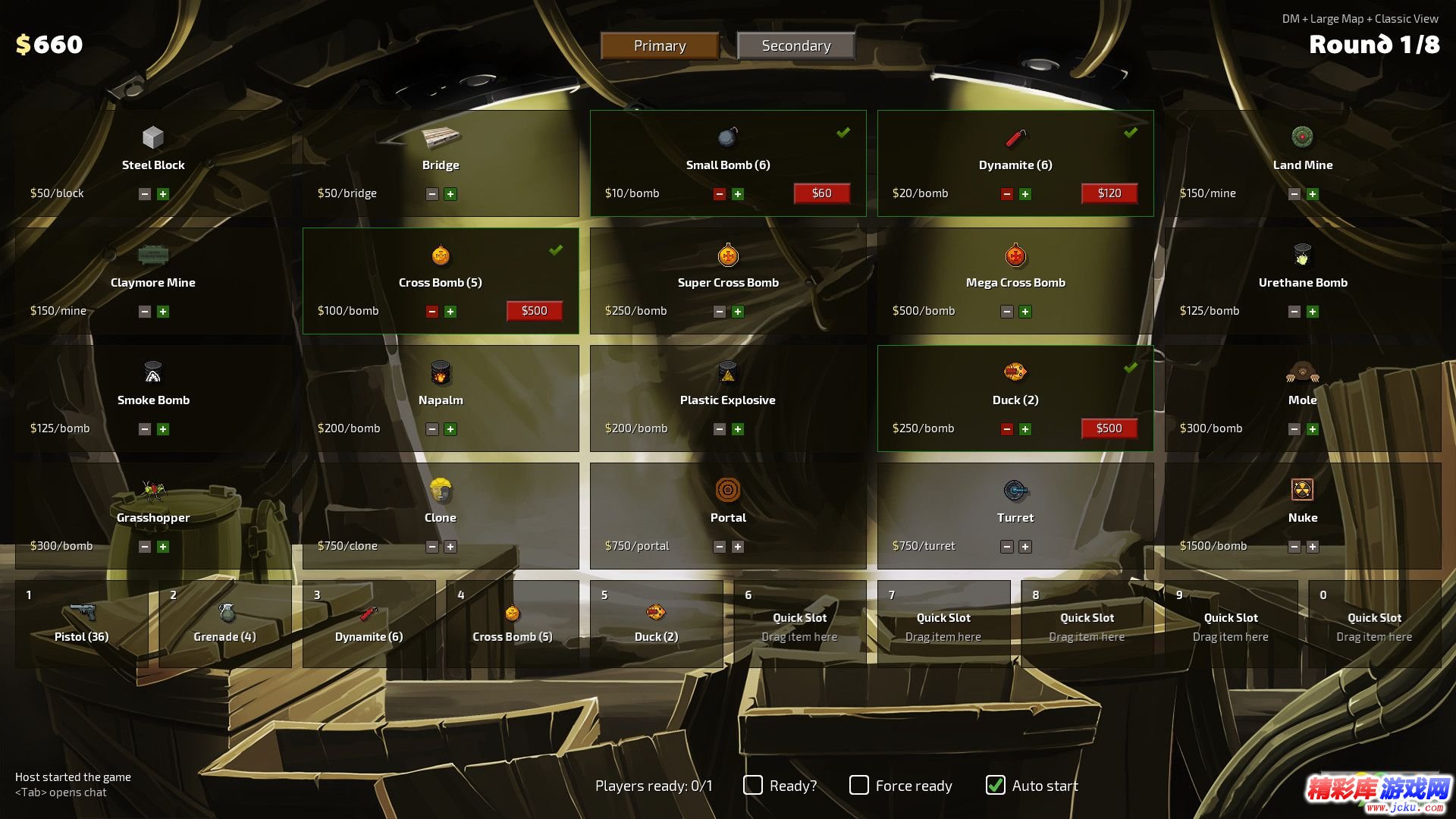Image resolution: width=1456 pixels, height=819 pixels.
Task: Switch to the Secondary weapons tab
Action: [x=795, y=45]
